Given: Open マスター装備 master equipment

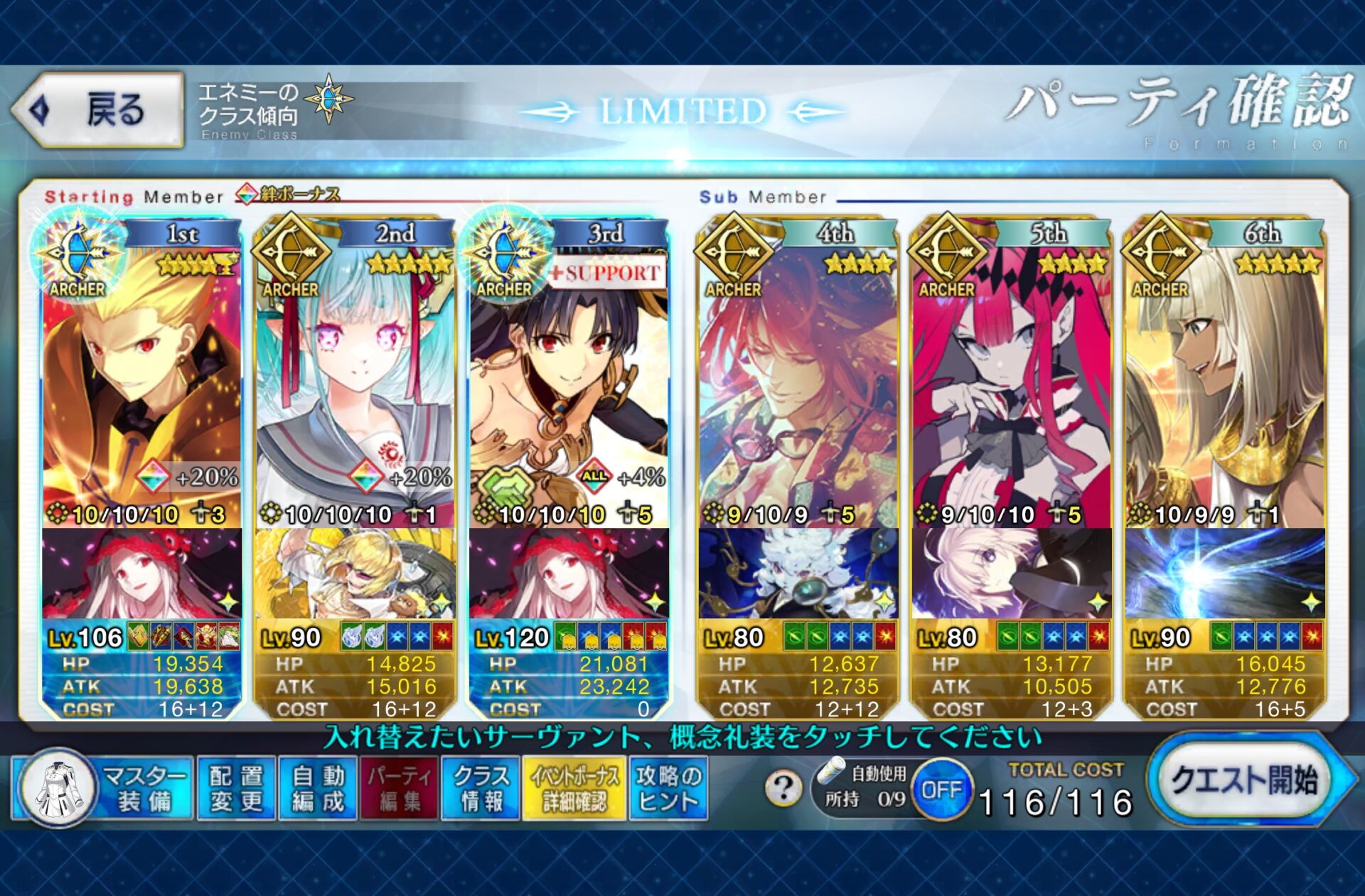Looking at the screenshot, I should pyautogui.click(x=103, y=788).
